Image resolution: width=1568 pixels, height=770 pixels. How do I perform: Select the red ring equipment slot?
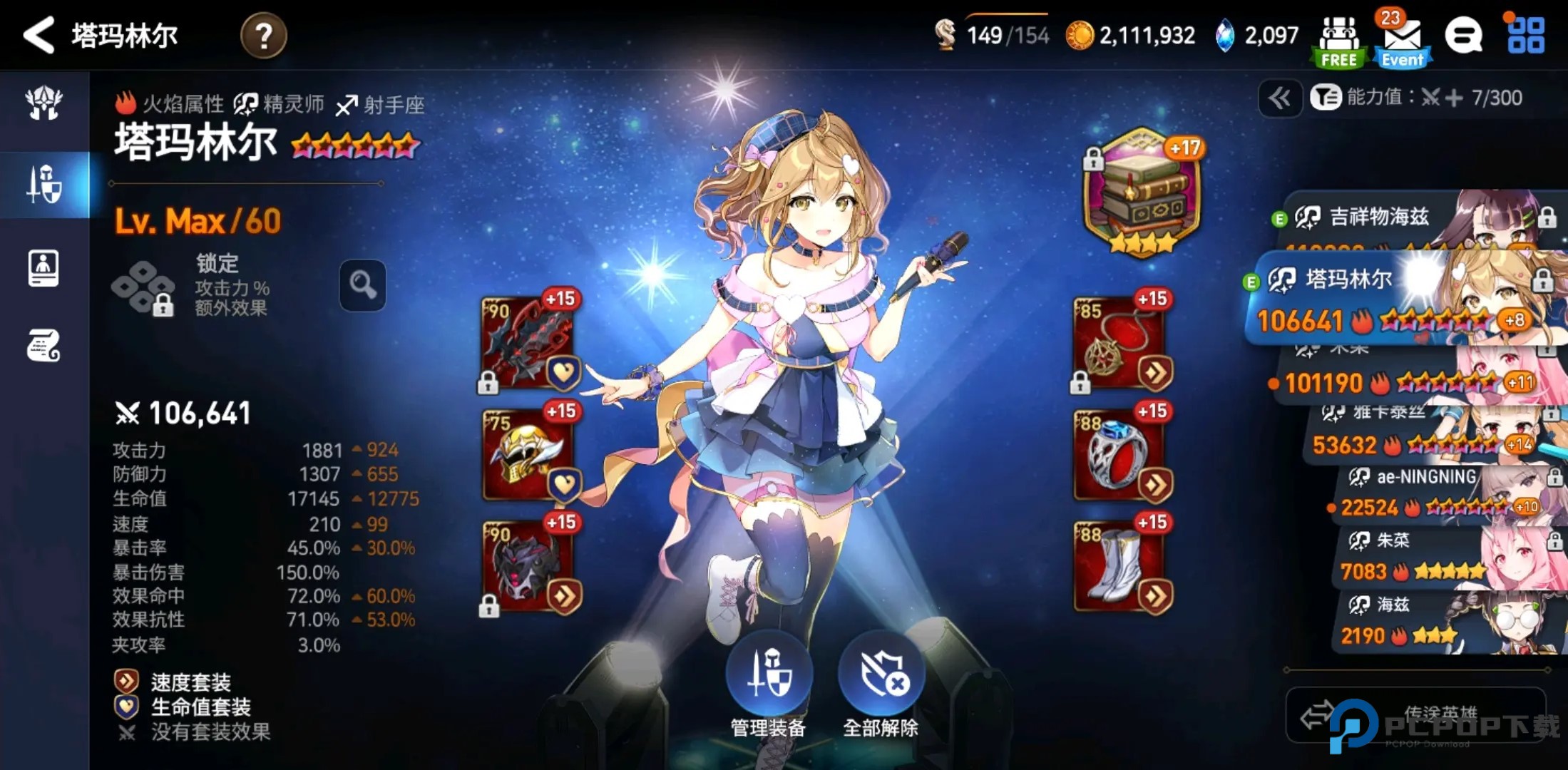coord(1119,454)
